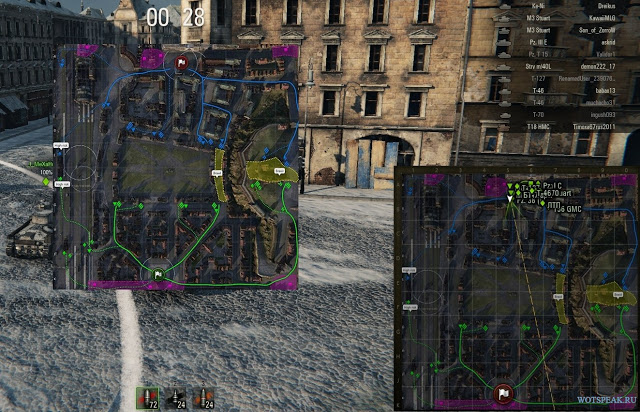Screen dimensions: 640x412
Task: Select the active shell slot with 72 rounds
Action: coord(148,398)
